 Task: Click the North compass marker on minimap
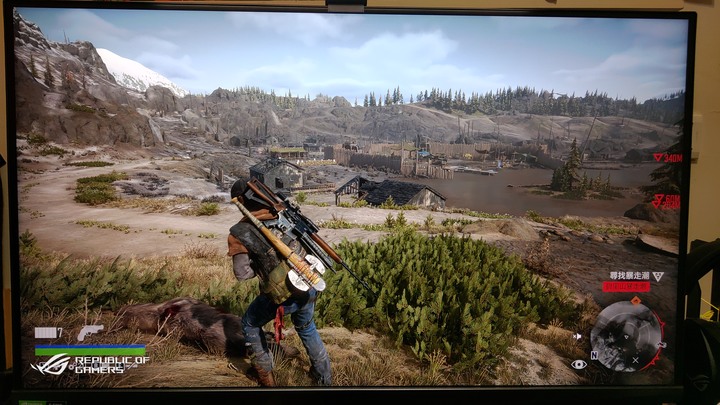(x=594, y=355)
